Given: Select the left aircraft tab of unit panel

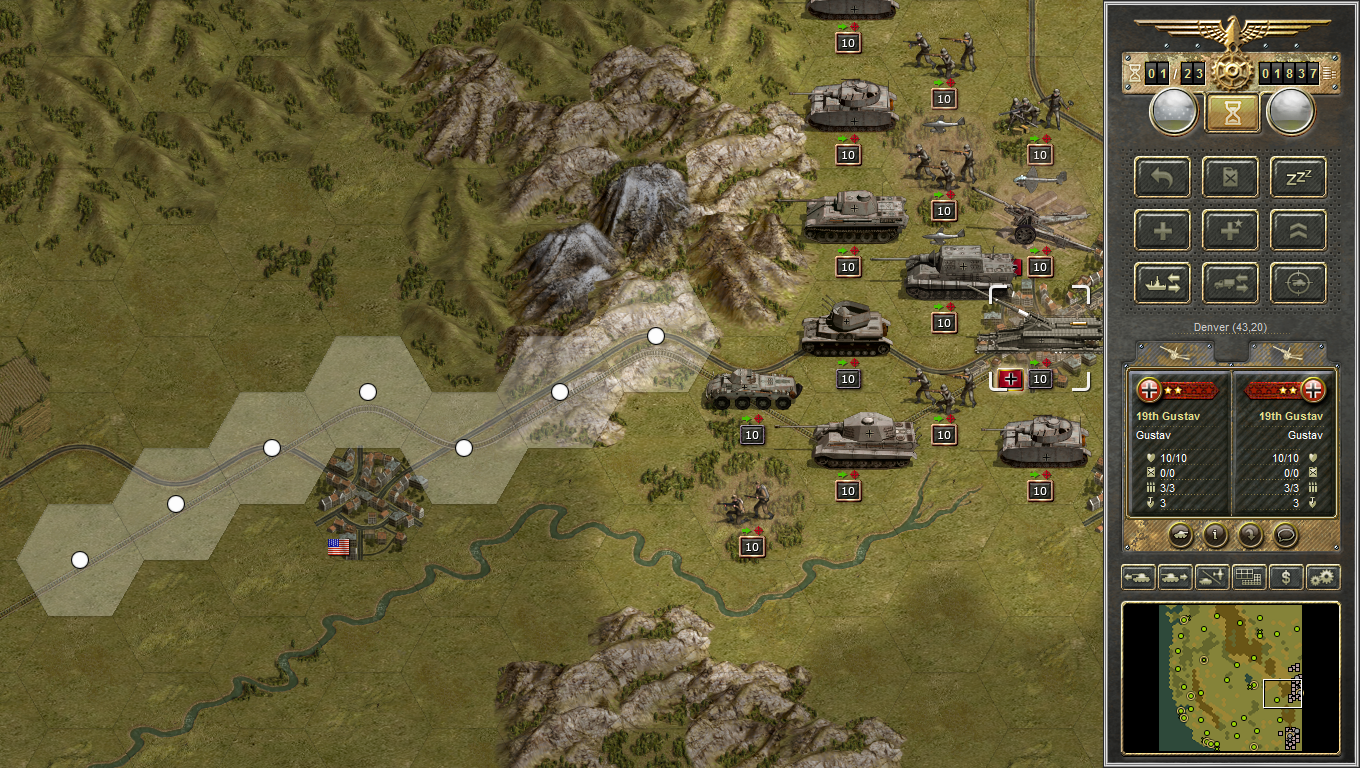Looking at the screenshot, I should click(1173, 352).
